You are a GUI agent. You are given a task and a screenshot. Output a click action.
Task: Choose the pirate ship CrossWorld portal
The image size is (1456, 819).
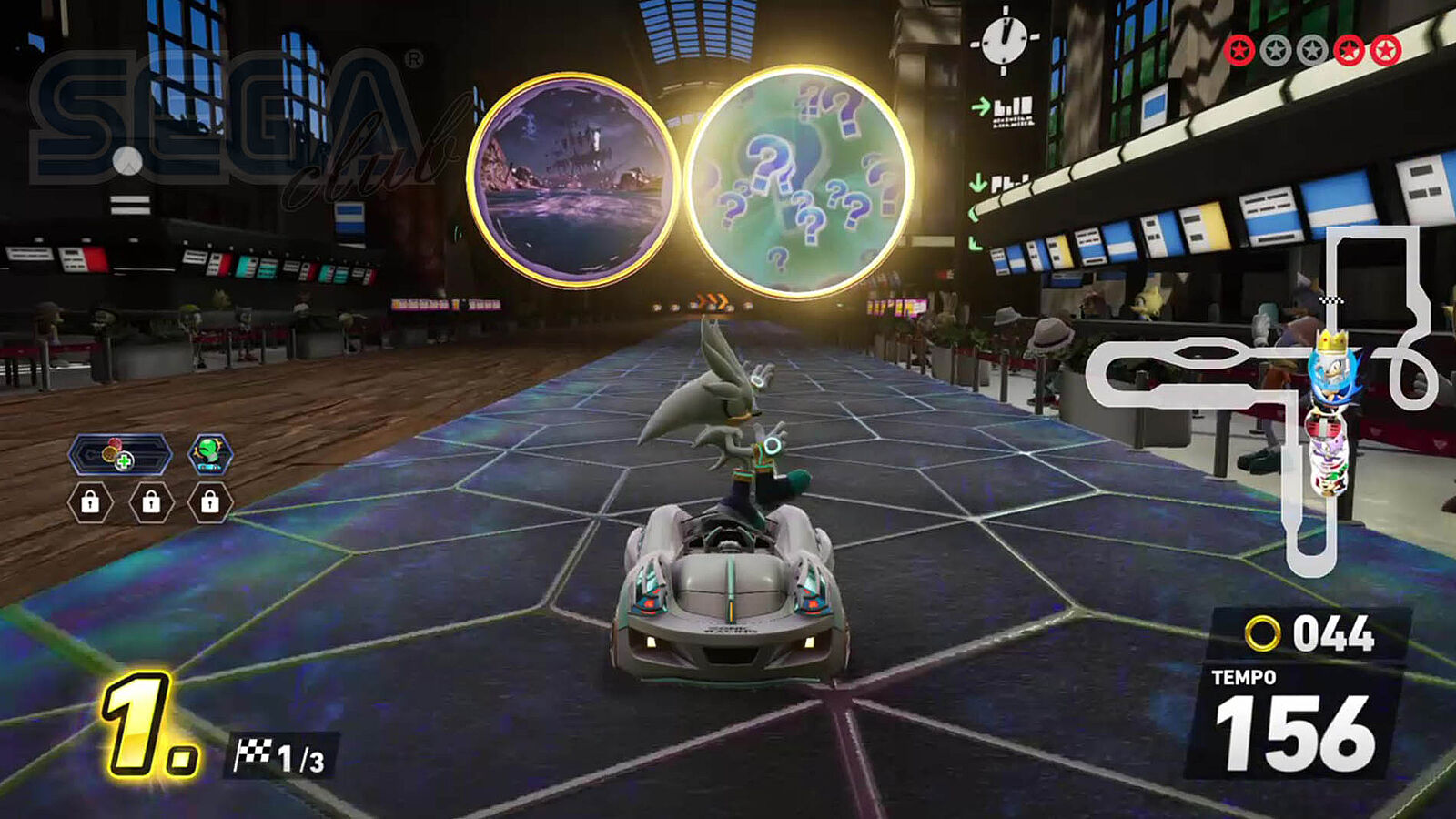(571, 179)
